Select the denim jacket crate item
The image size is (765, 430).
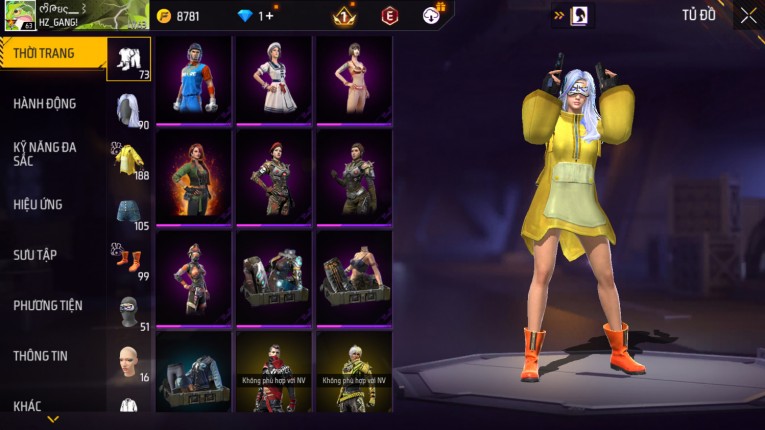(x=193, y=372)
